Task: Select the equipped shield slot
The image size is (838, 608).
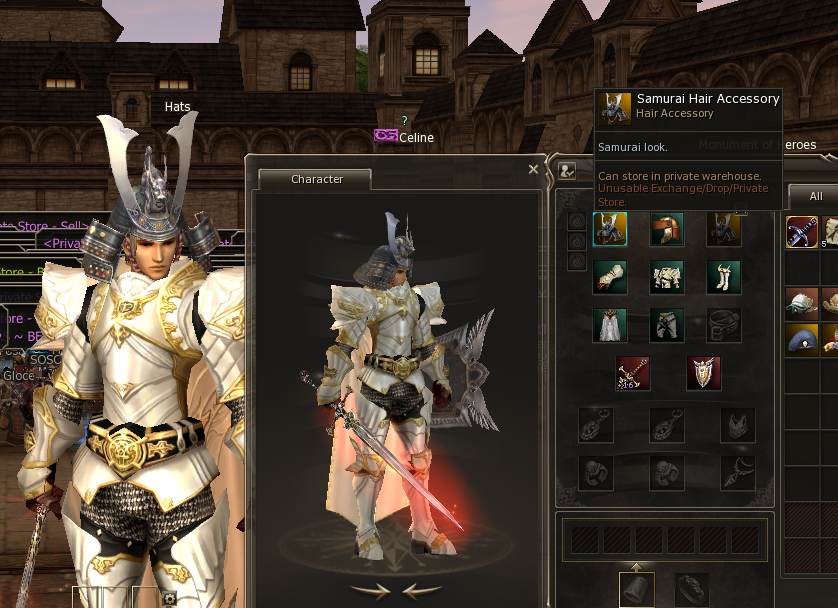Action: point(703,373)
